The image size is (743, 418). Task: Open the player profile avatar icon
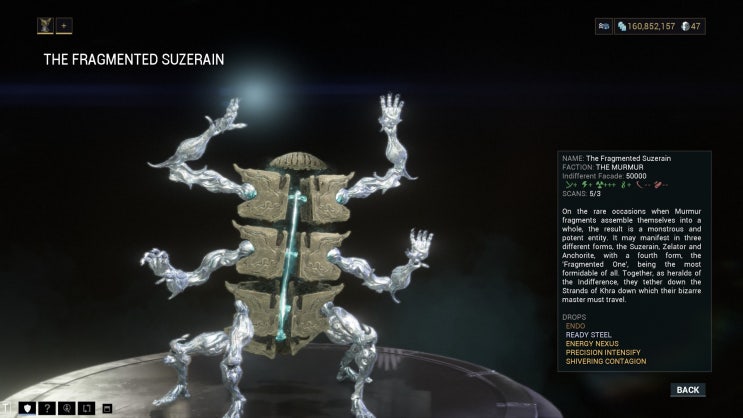46,25
